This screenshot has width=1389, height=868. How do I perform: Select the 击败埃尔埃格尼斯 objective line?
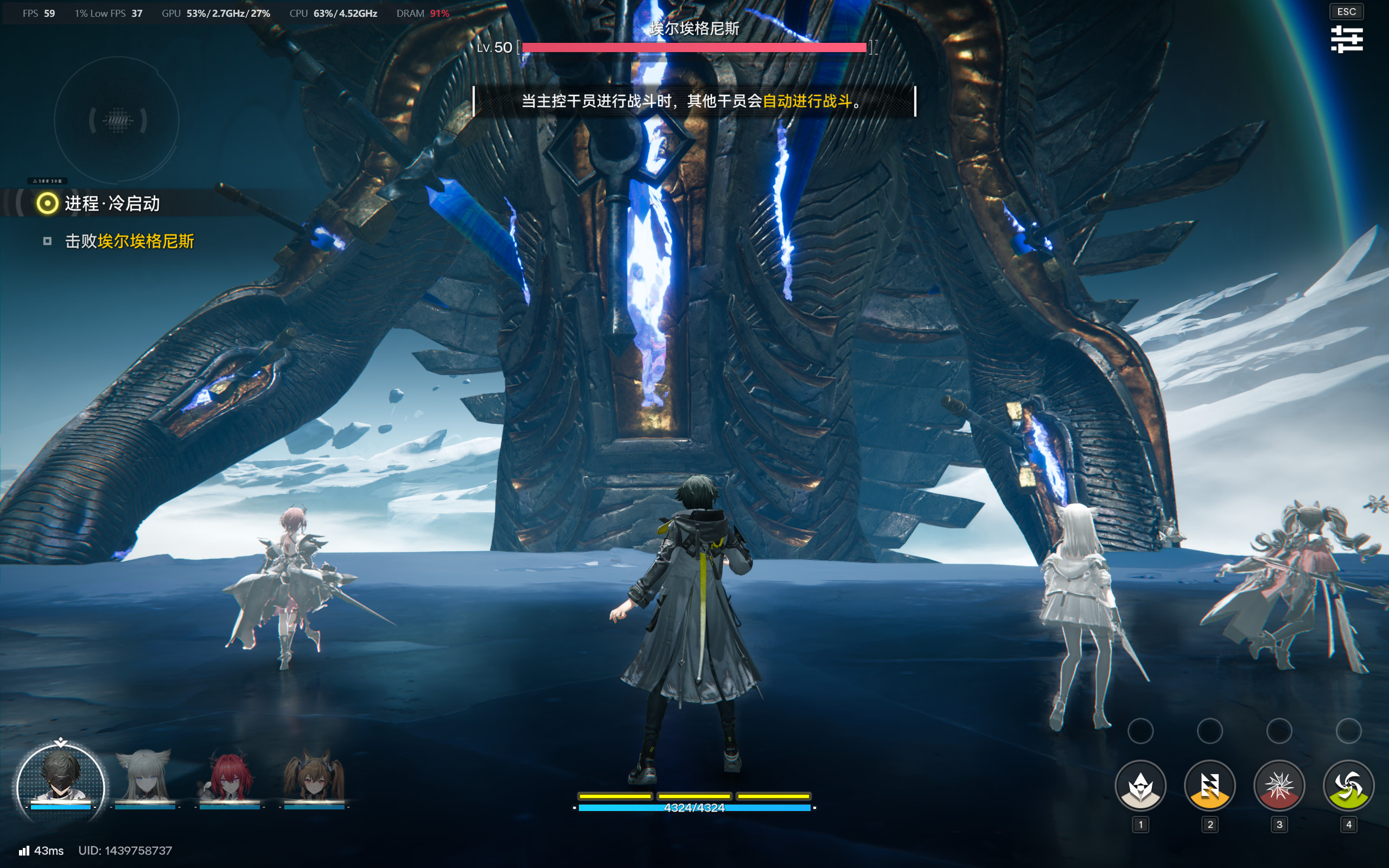tap(129, 241)
